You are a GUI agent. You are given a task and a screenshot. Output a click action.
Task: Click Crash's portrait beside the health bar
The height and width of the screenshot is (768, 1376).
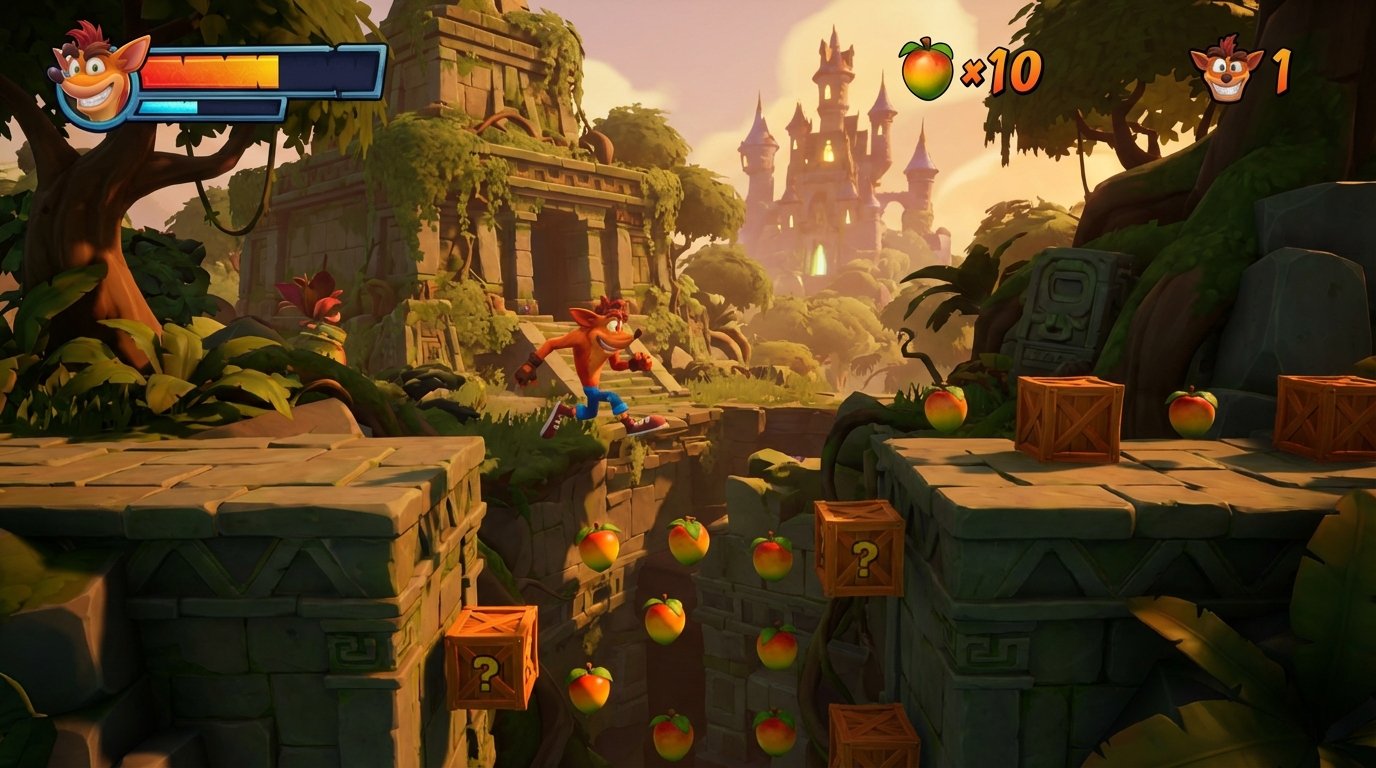pyautogui.click(x=97, y=78)
